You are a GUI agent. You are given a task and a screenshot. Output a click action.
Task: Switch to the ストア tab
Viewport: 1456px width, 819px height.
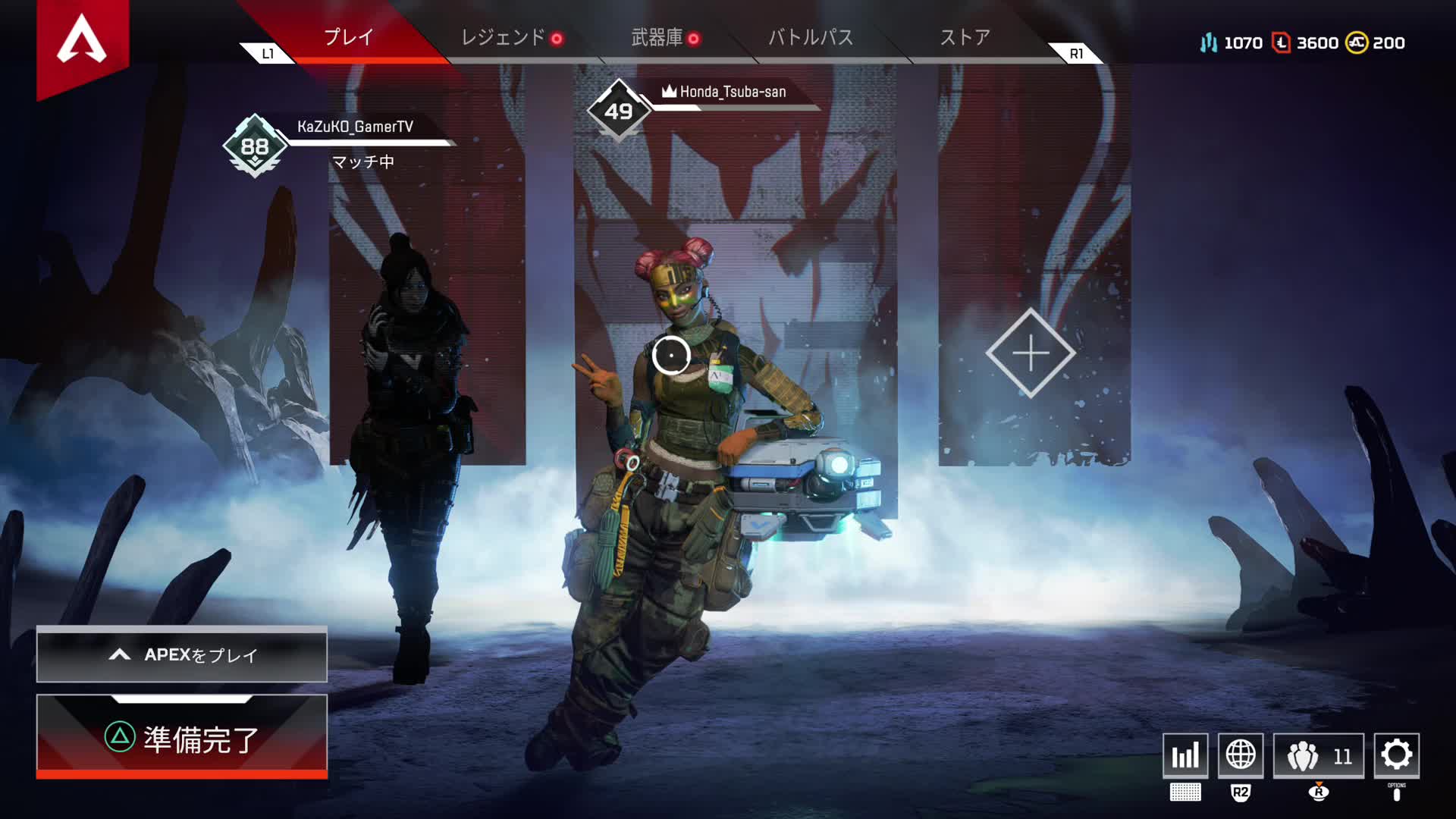pos(965,37)
